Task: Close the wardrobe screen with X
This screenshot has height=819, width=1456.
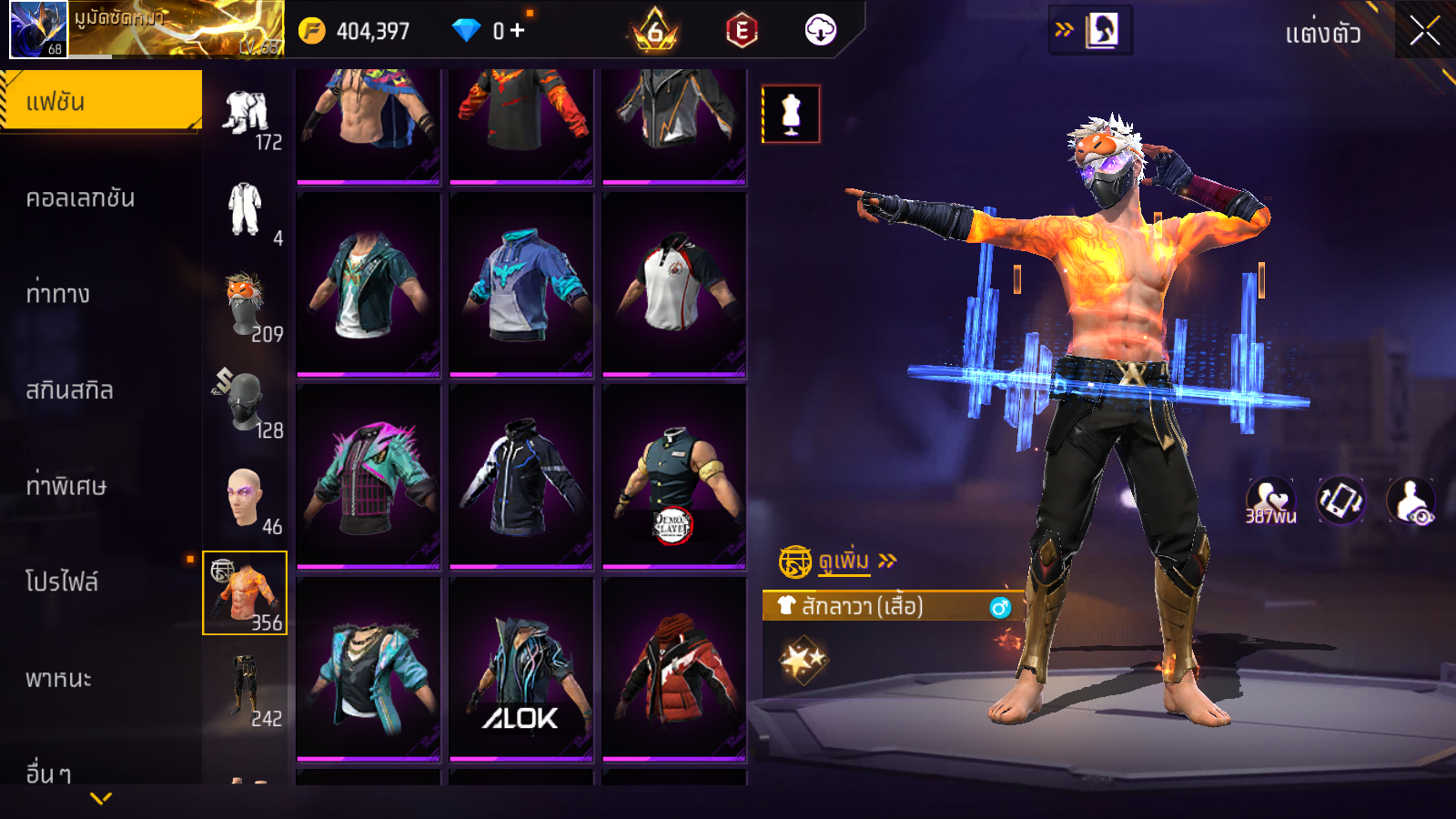Action: point(1424,32)
